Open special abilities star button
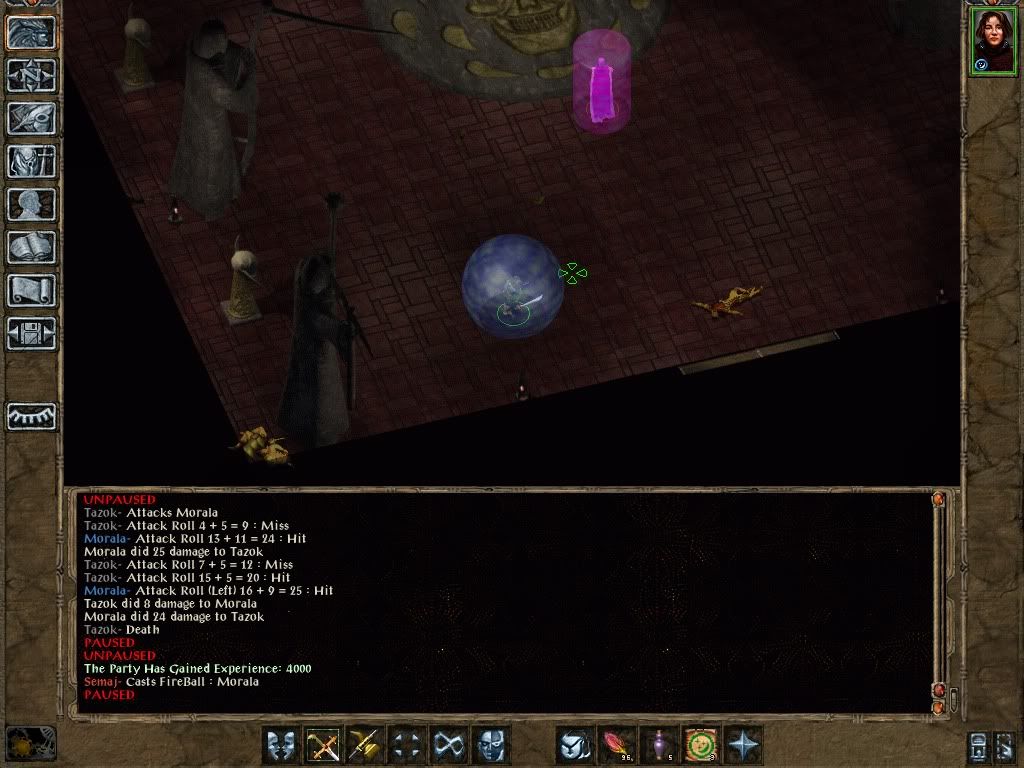 click(743, 745)
